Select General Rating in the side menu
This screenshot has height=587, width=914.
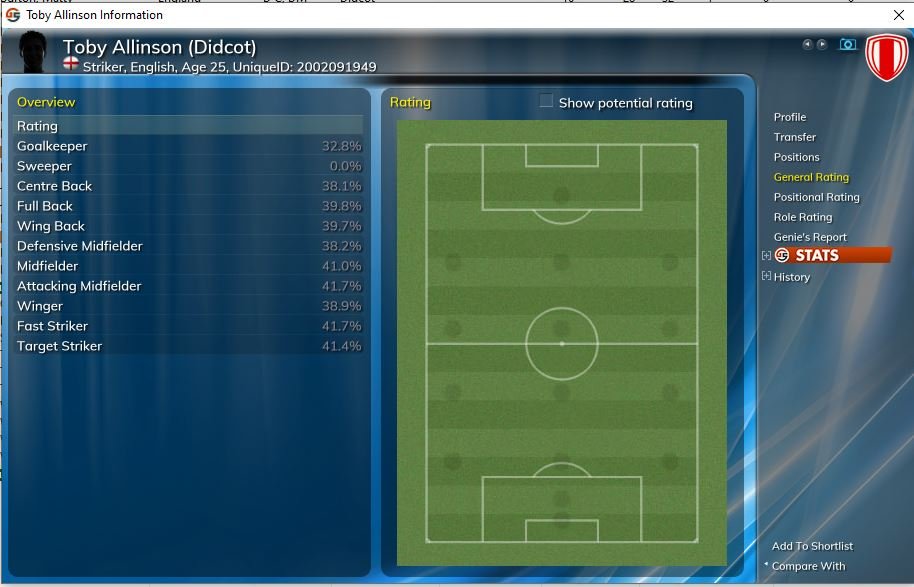click(810, 177)
